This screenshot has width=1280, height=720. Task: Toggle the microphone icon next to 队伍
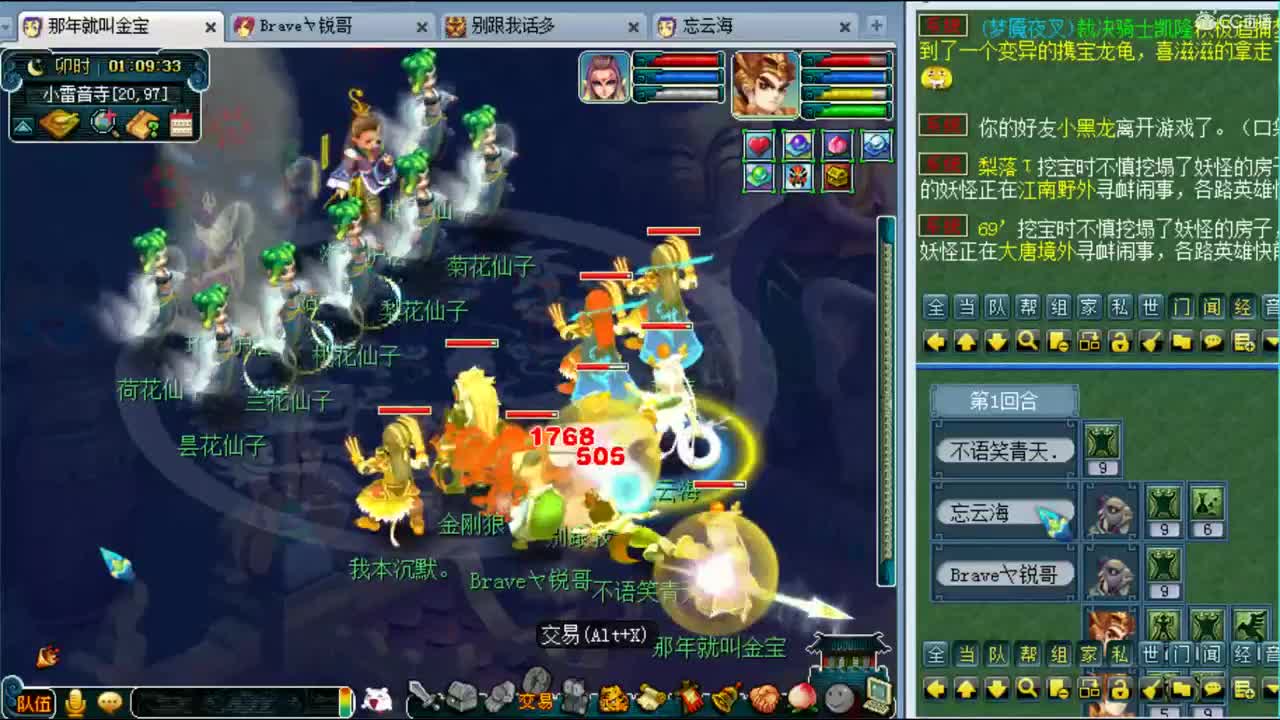point(75,703)
